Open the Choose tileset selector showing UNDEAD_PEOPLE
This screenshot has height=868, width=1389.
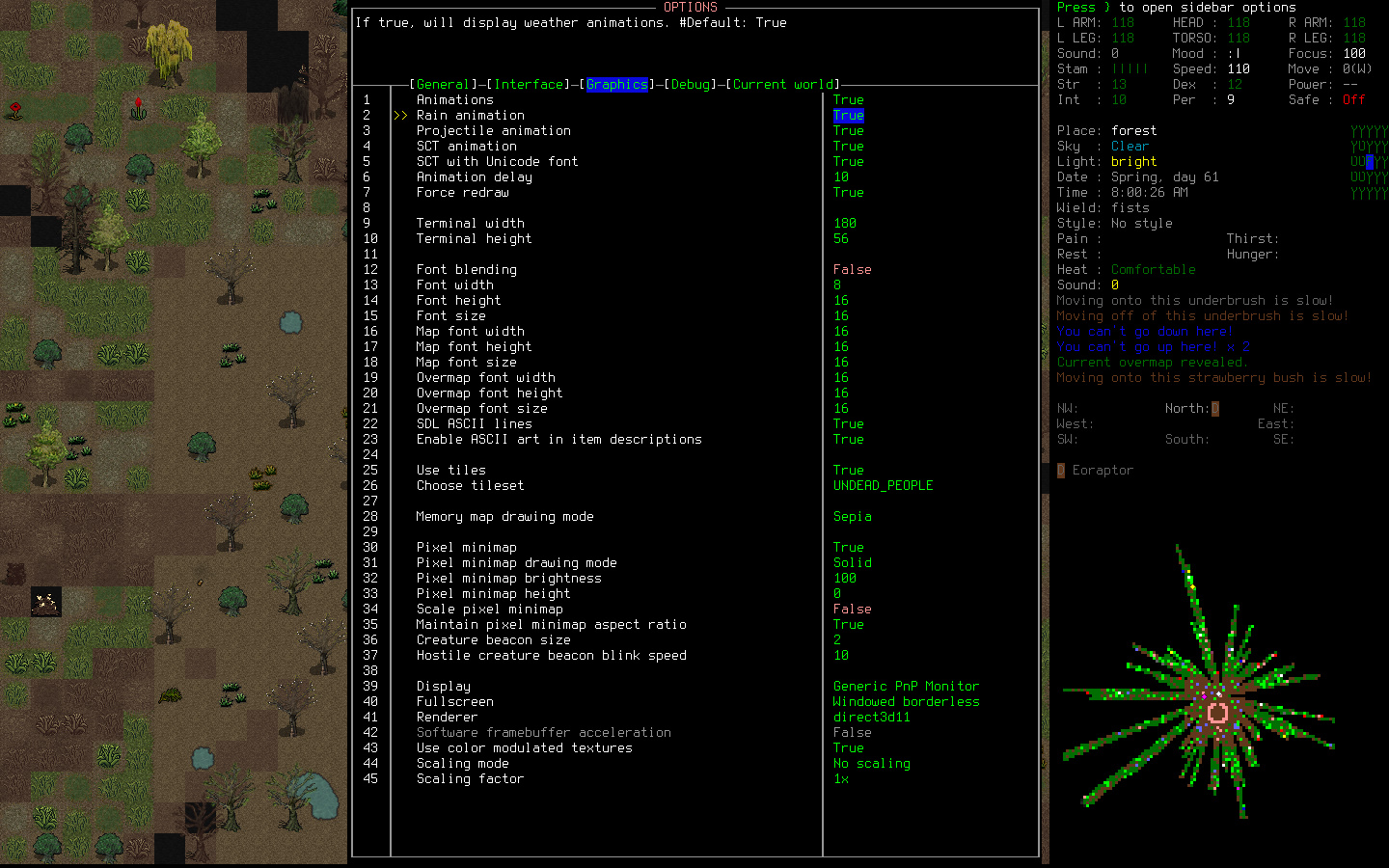click(x=883, y=485)
